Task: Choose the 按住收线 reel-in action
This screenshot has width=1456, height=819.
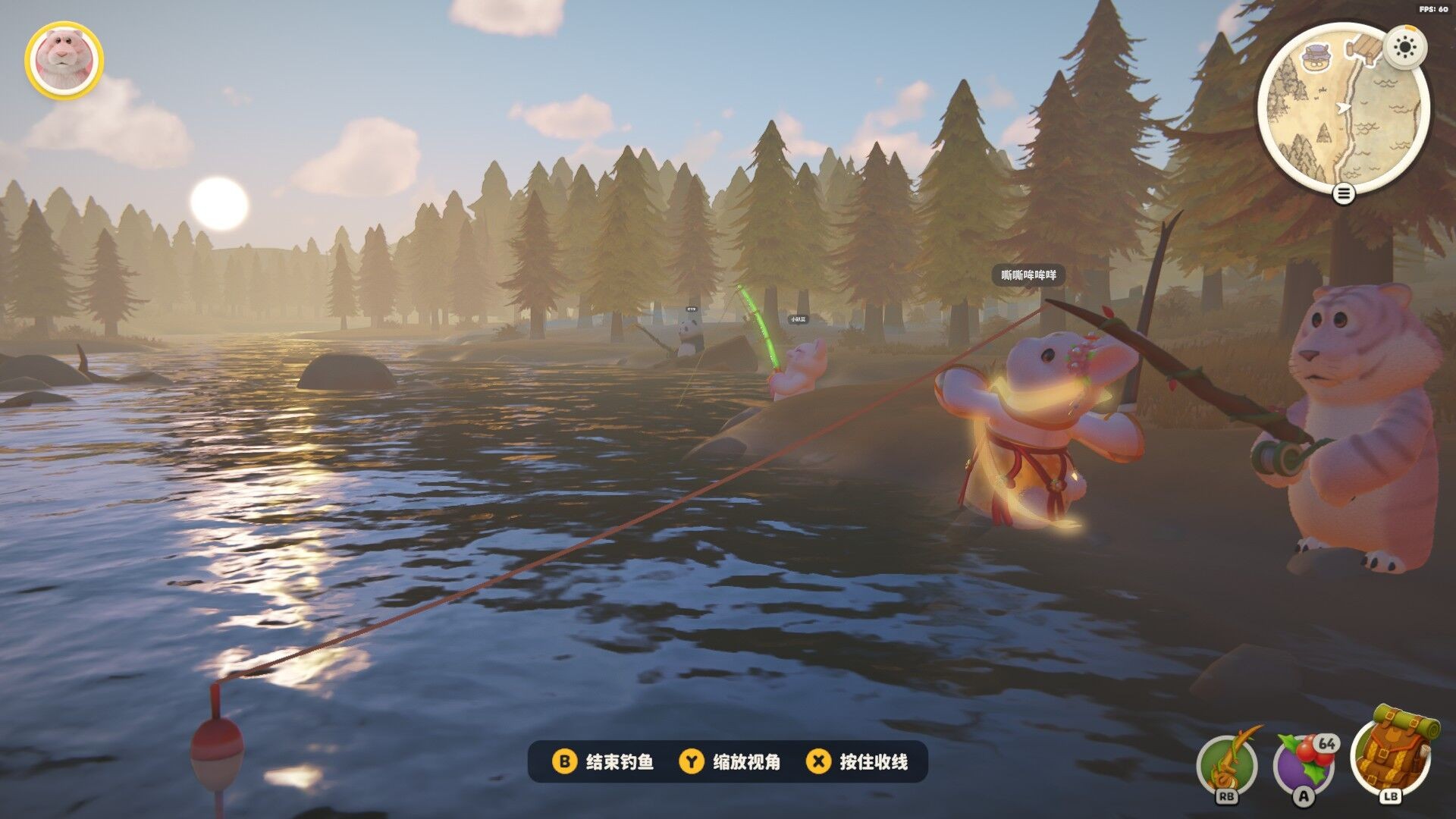Action: [858, 761]
